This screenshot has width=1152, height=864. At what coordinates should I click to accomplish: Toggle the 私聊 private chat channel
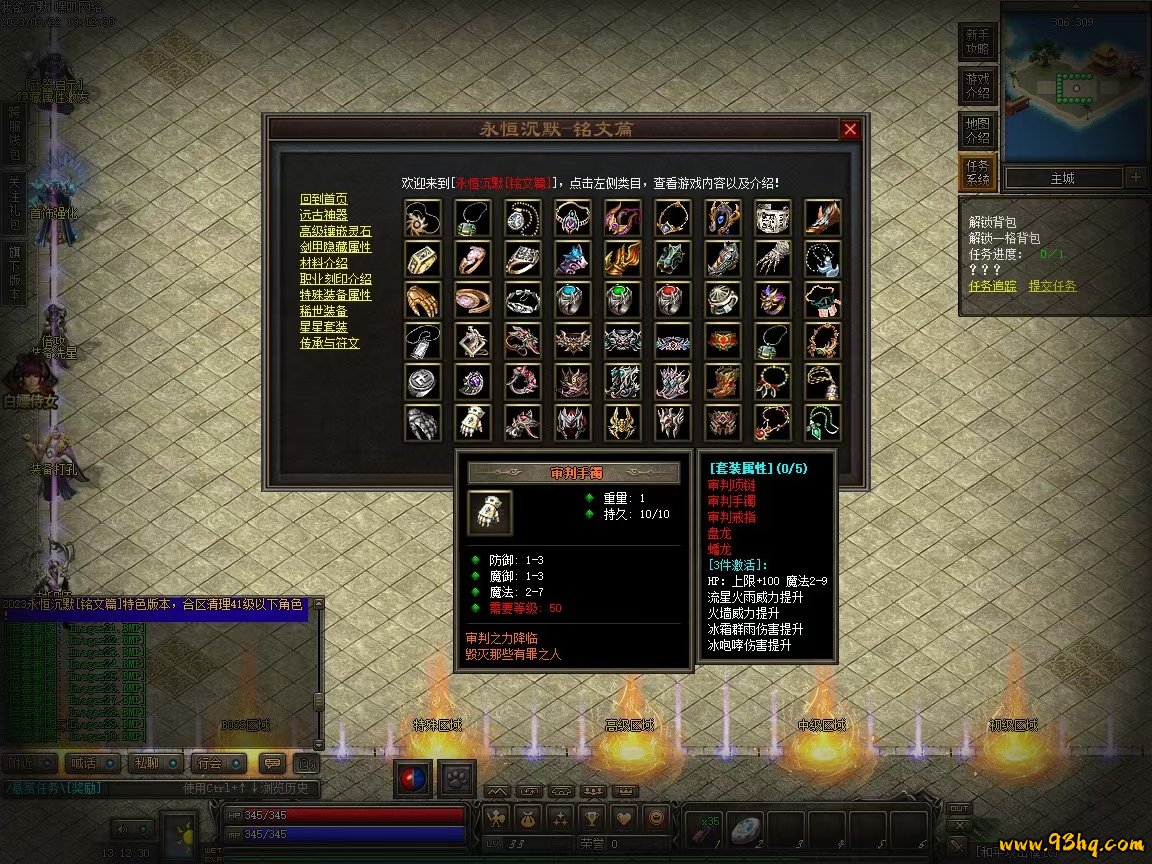(x=154, y=763)
